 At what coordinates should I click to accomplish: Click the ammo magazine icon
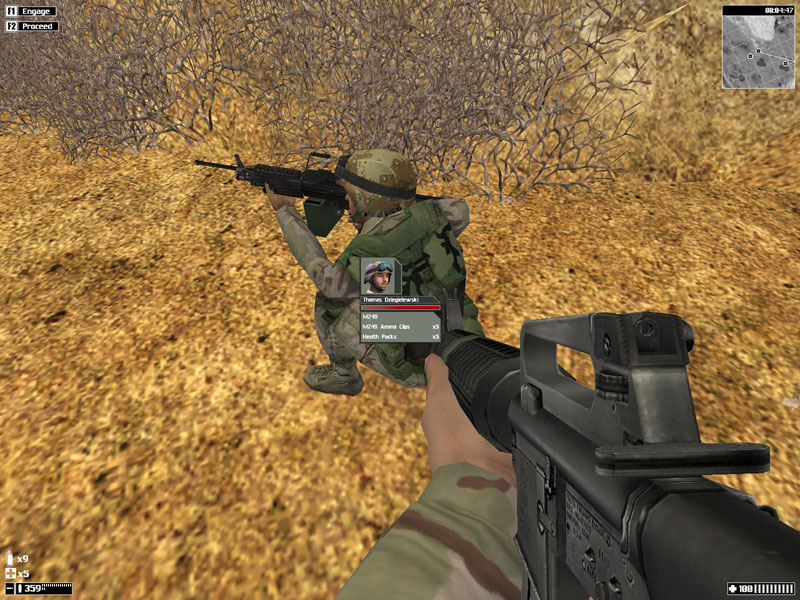(11, 558)
